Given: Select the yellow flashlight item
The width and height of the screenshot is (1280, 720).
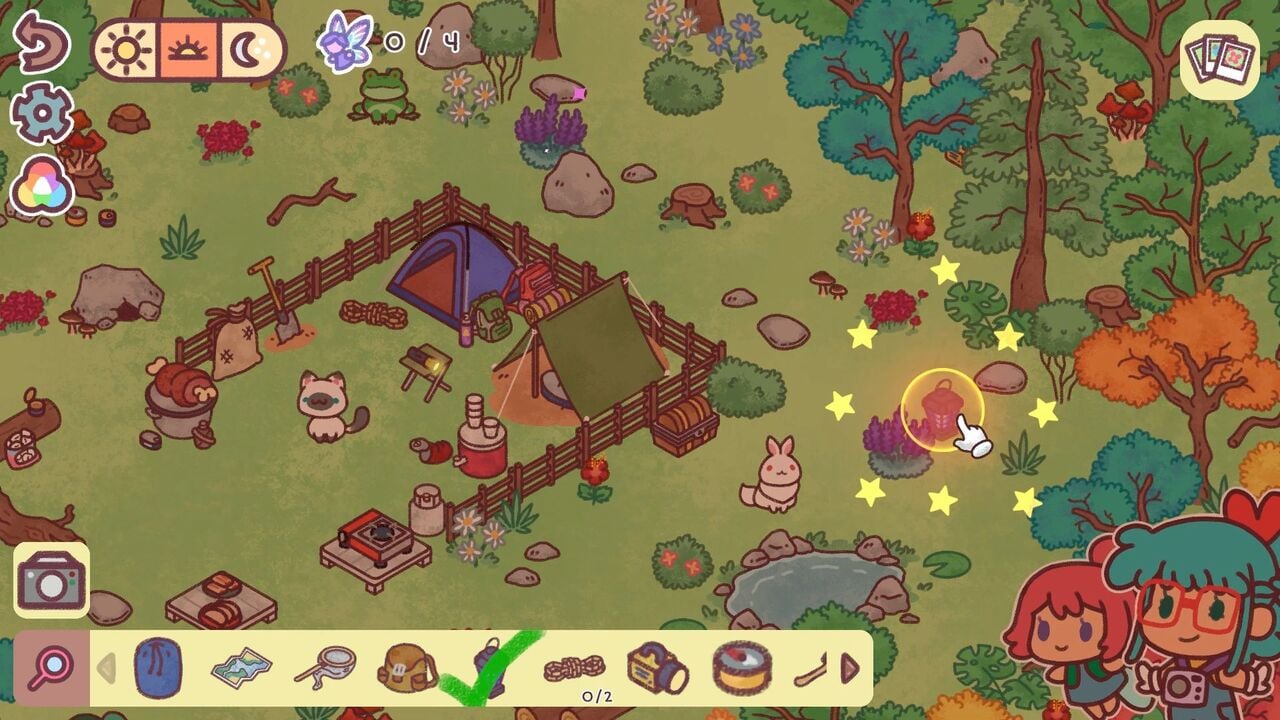Looking at the screenshot, I should 657,667.
